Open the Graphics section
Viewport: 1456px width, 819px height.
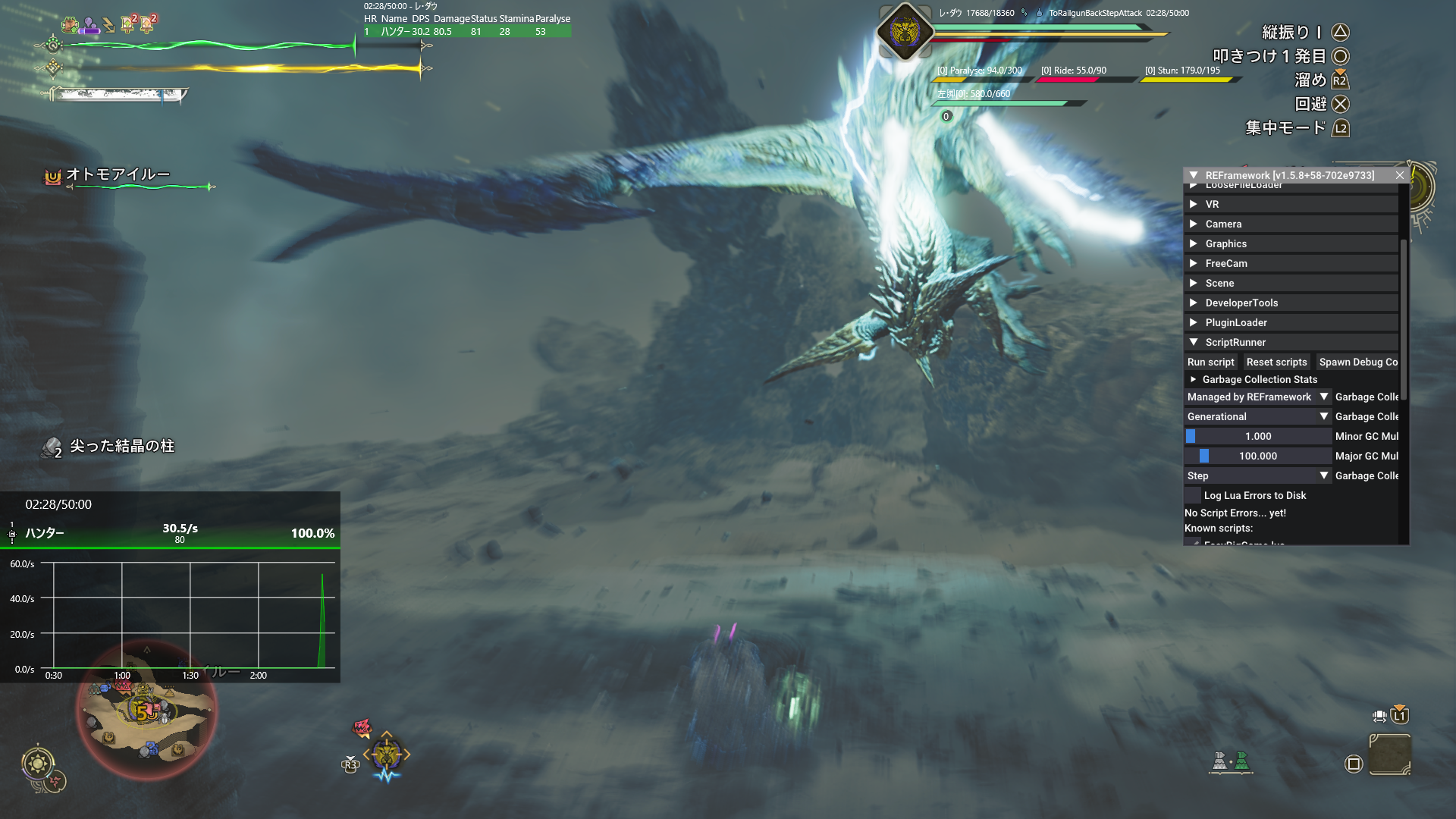(x=1225, y=243)
